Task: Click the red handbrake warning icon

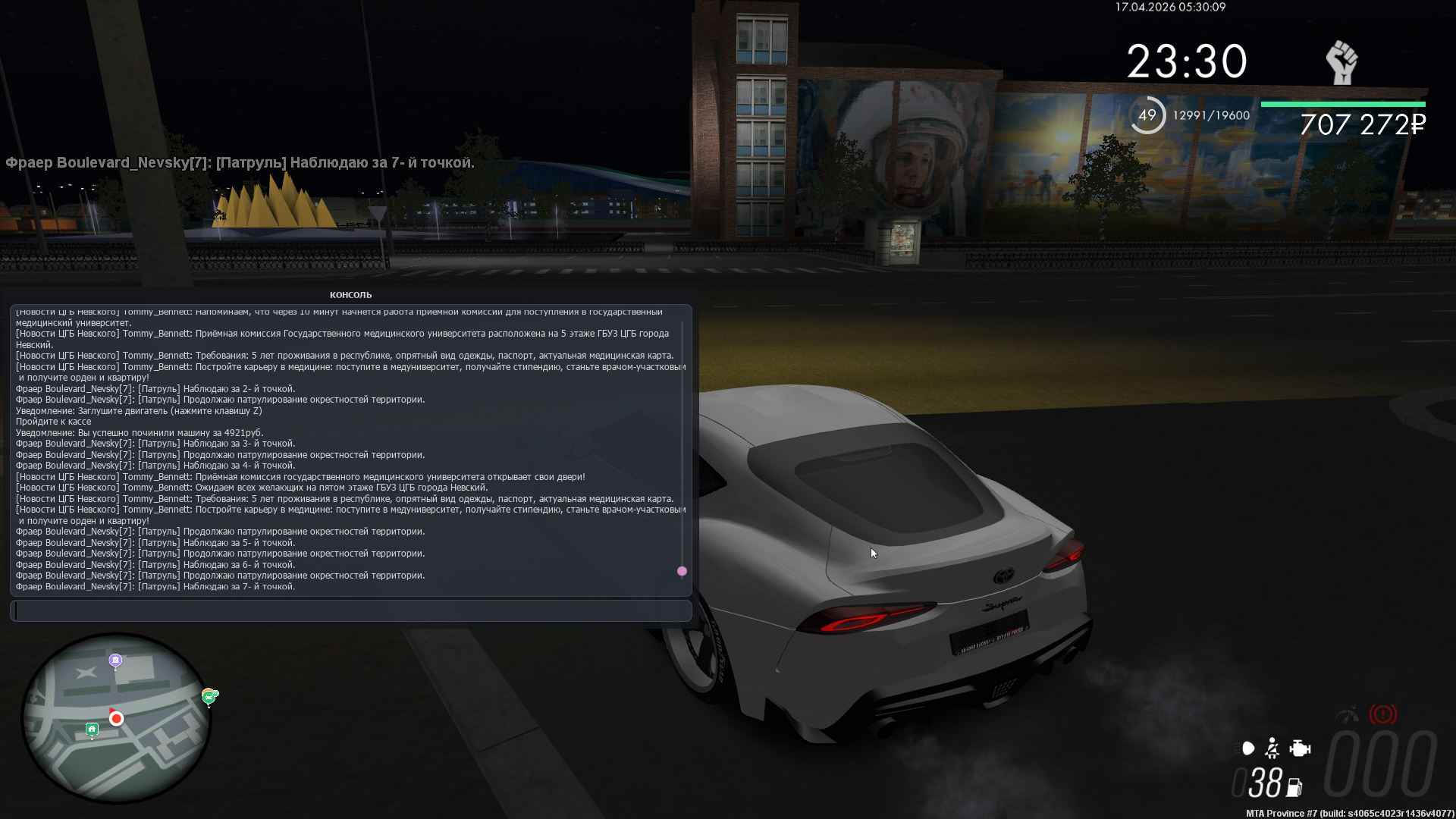Action: (1382, 714)
